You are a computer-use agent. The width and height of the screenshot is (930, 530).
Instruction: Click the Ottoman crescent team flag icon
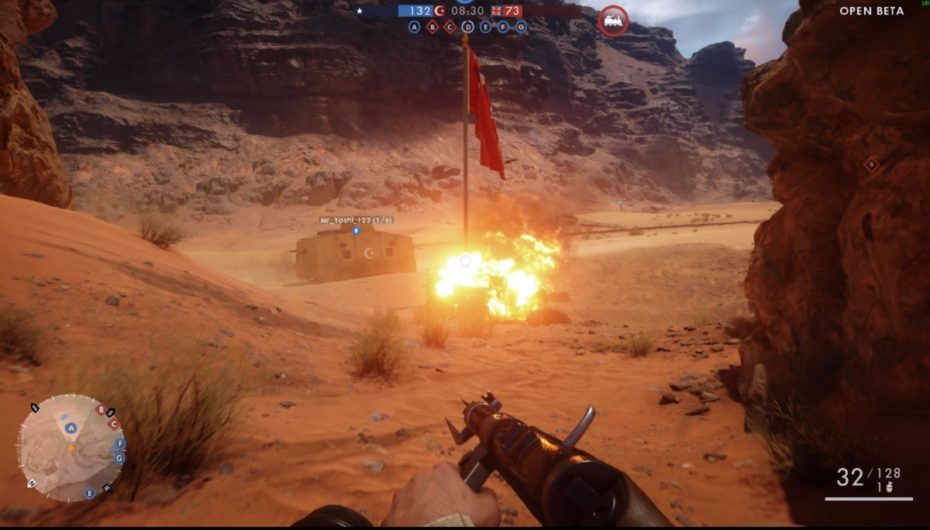pyautogui.click(x=439, y=11)
